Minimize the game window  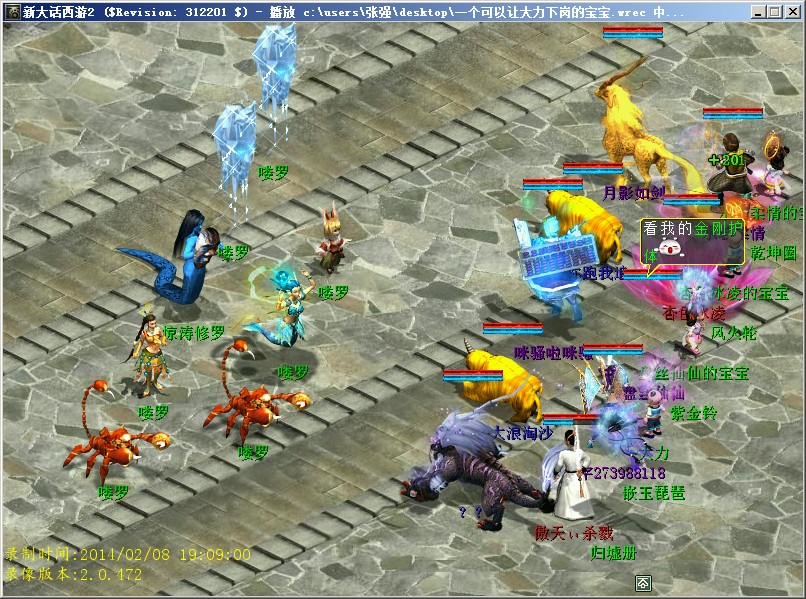pos(759,12)
